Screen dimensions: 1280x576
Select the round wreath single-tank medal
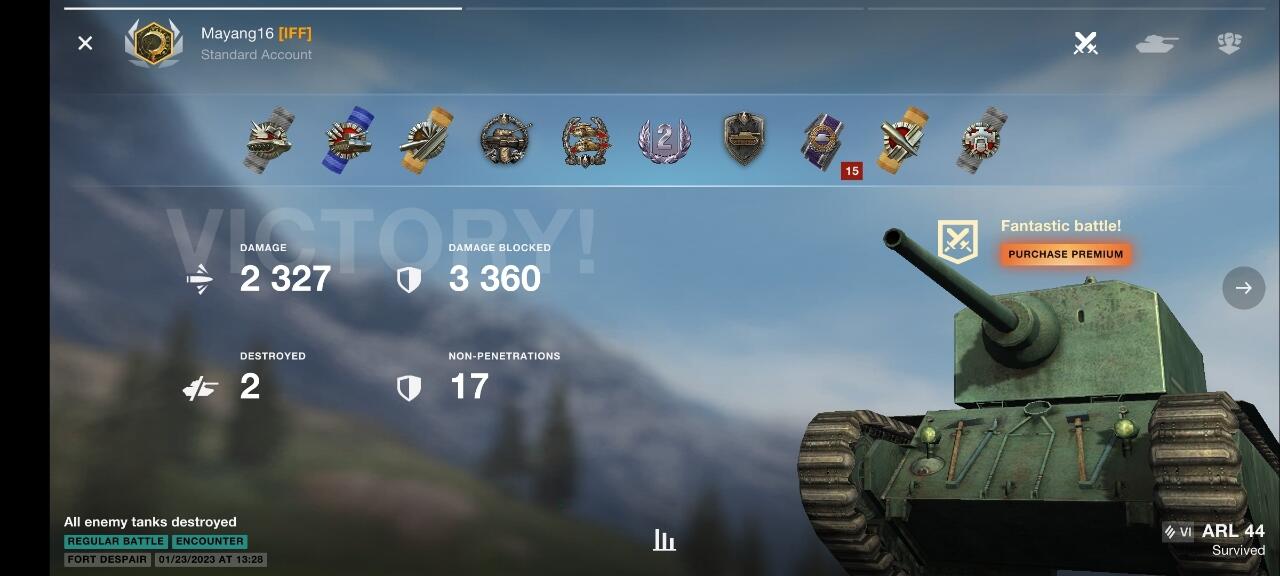pos(506,140)
